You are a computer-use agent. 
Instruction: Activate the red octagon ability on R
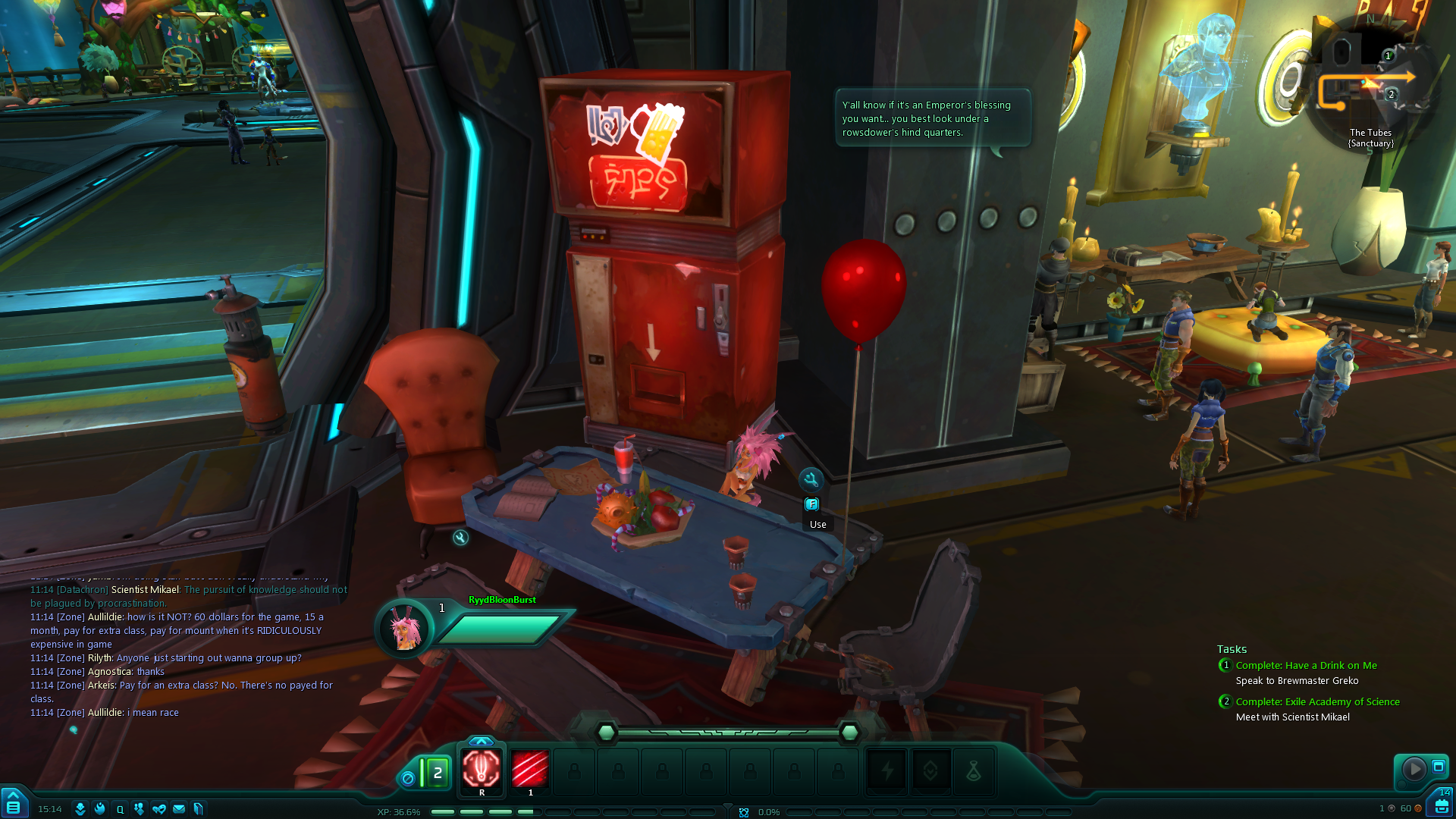[482, 770]
